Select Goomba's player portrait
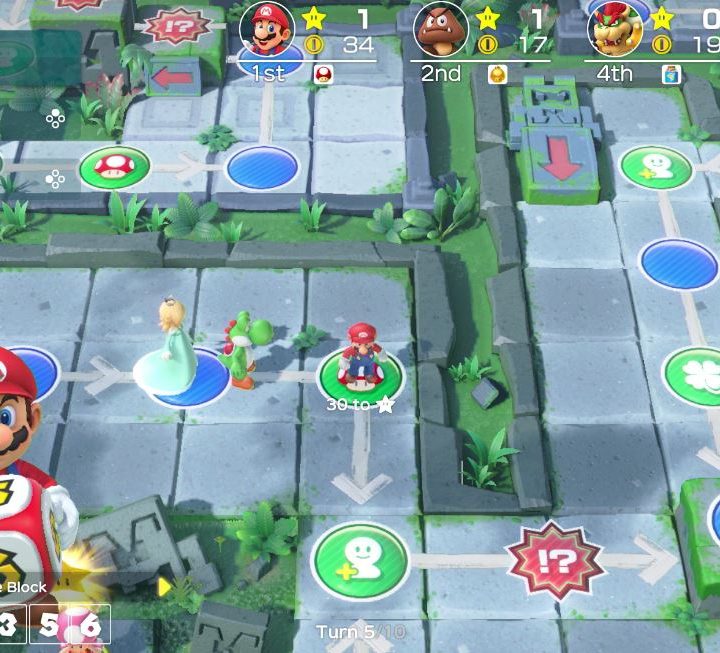 point(441,29)
